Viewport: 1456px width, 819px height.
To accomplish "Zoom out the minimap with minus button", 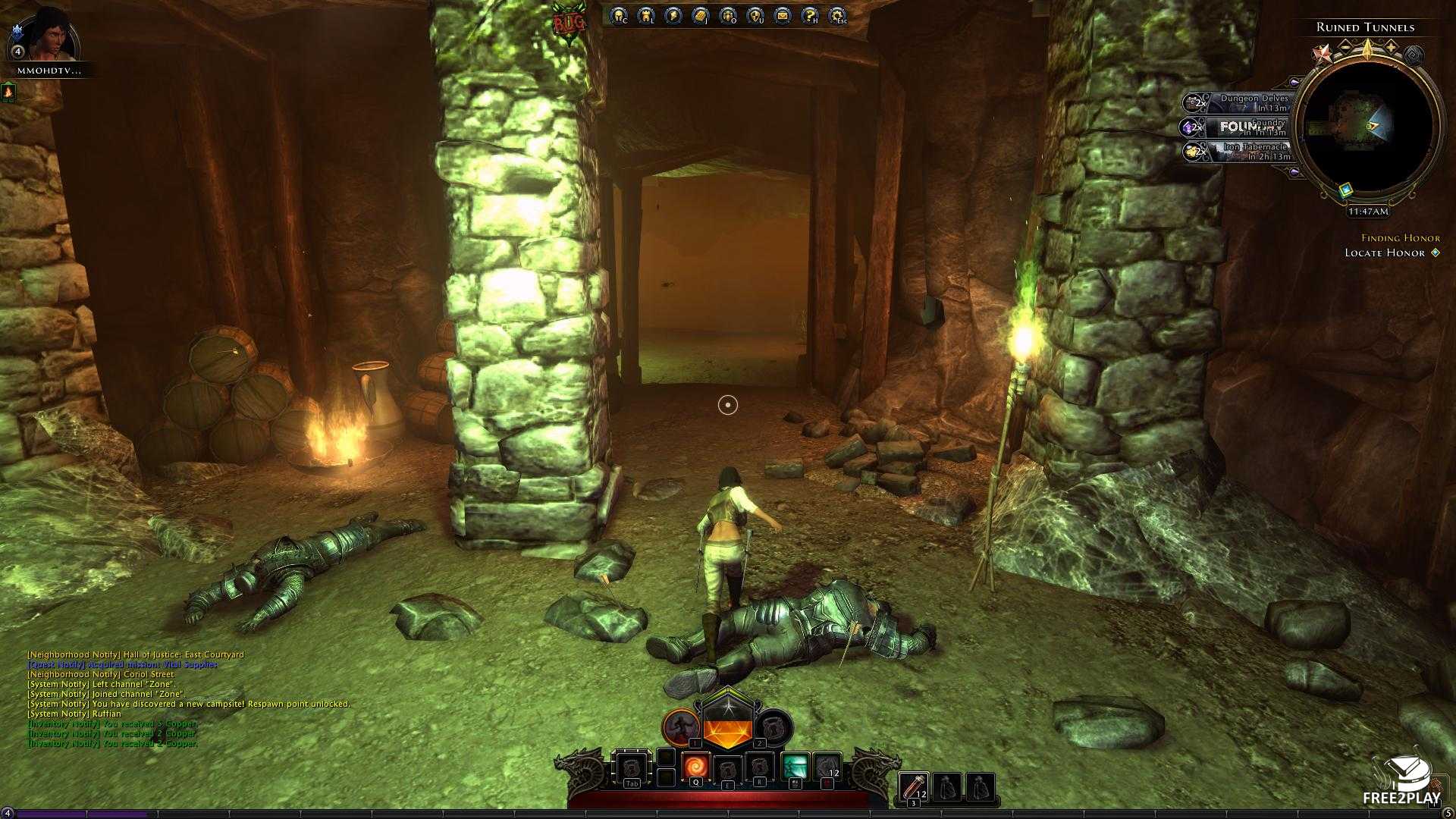I will click(1345, 47).
